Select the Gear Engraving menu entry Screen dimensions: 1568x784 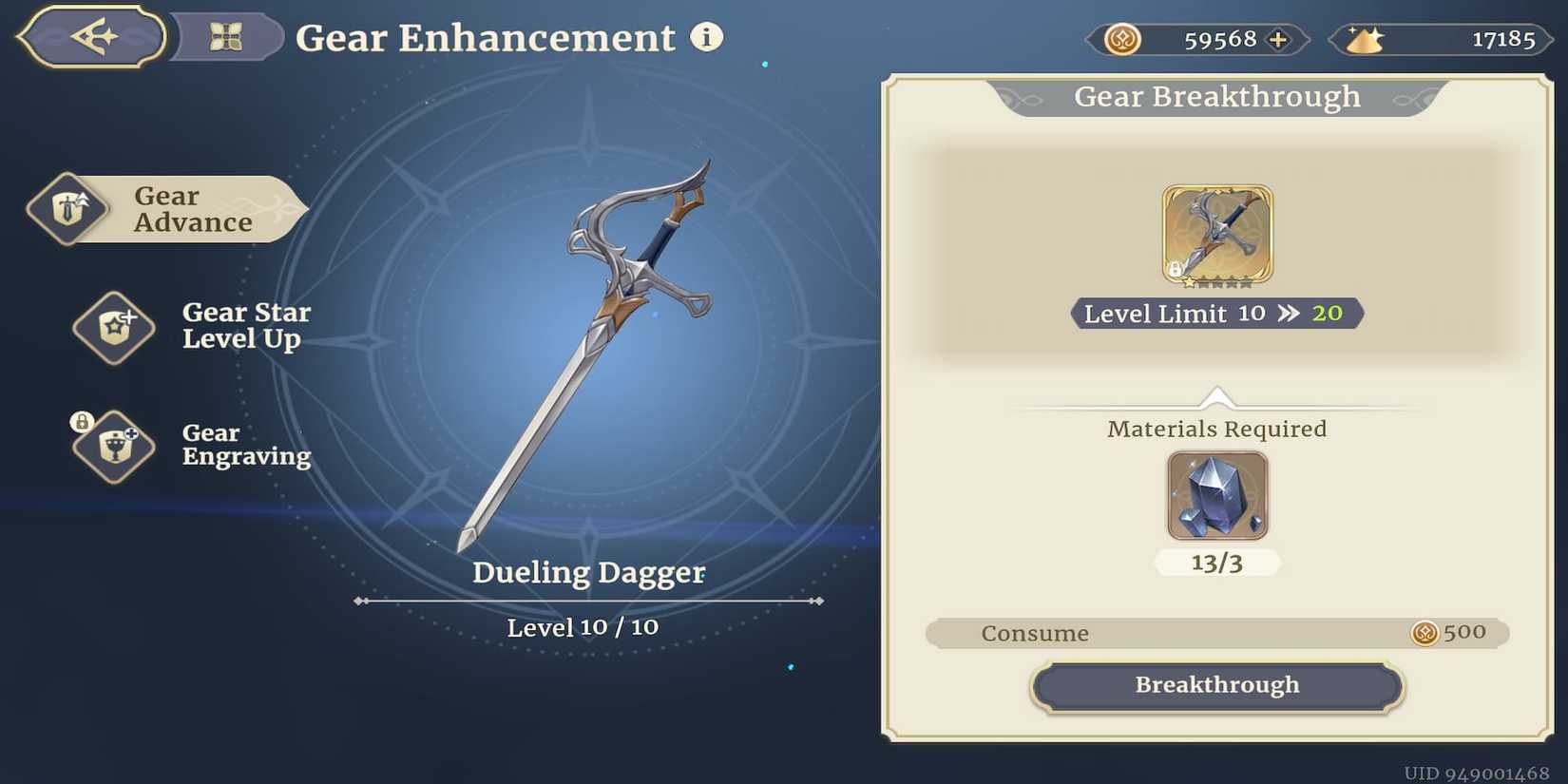pos(246,445)
